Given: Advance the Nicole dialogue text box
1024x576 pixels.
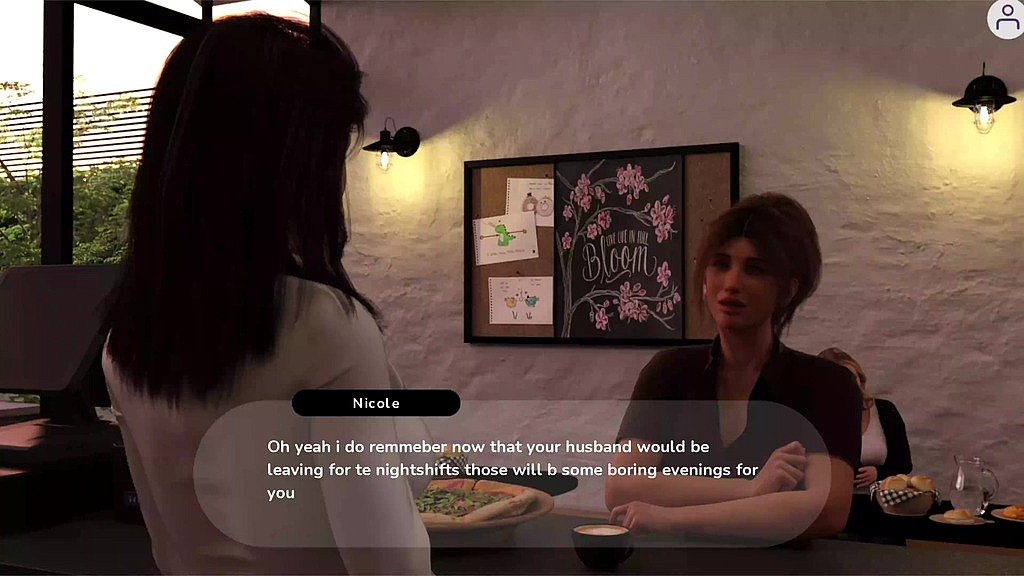Looking at the screenshot, I should click(x=511, y=472).
